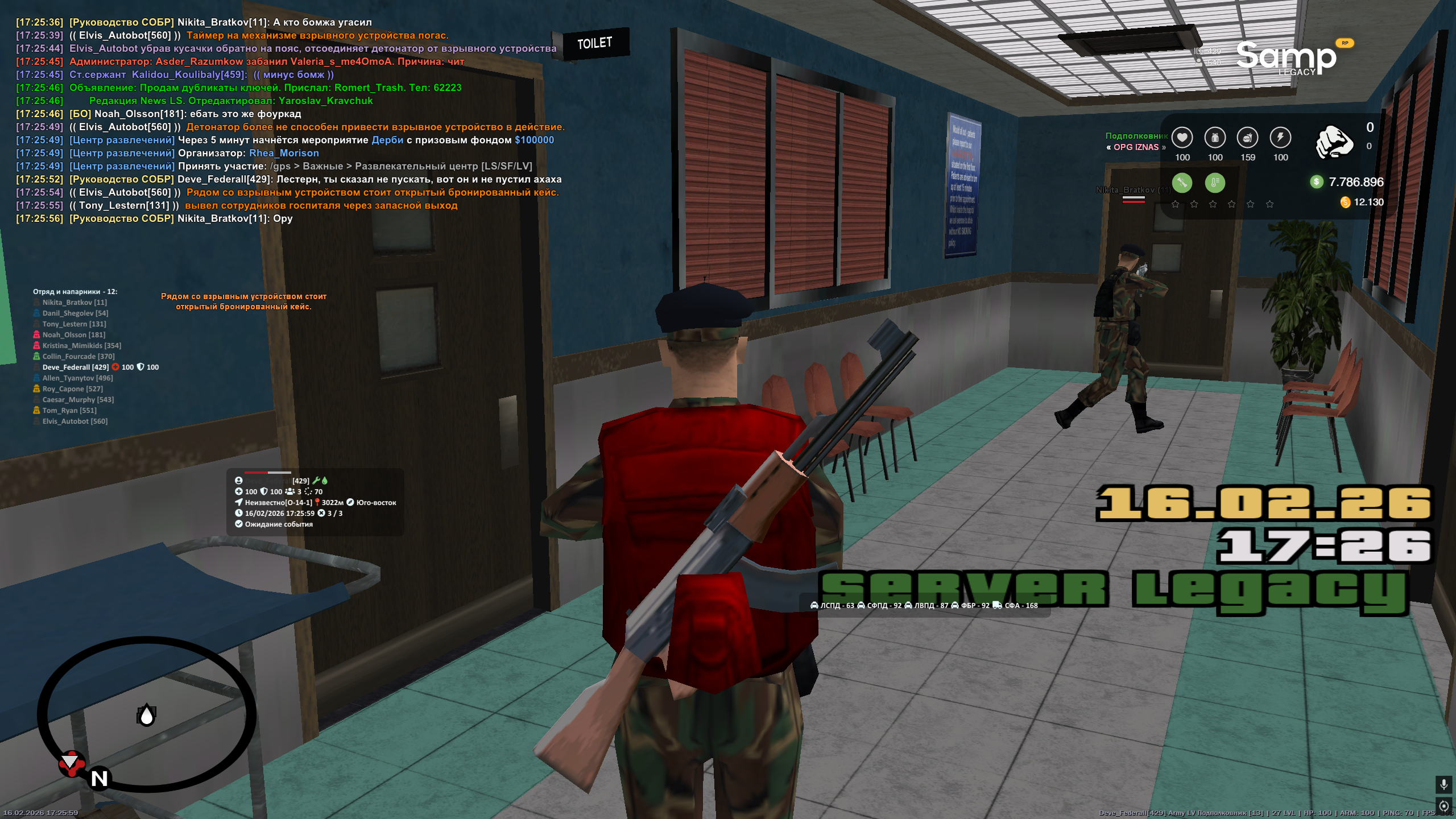The width and height of the screenshot is (1456, 819).
Task: Click the circular refresh icon below the microphone
Action: tap(1443, 806)
